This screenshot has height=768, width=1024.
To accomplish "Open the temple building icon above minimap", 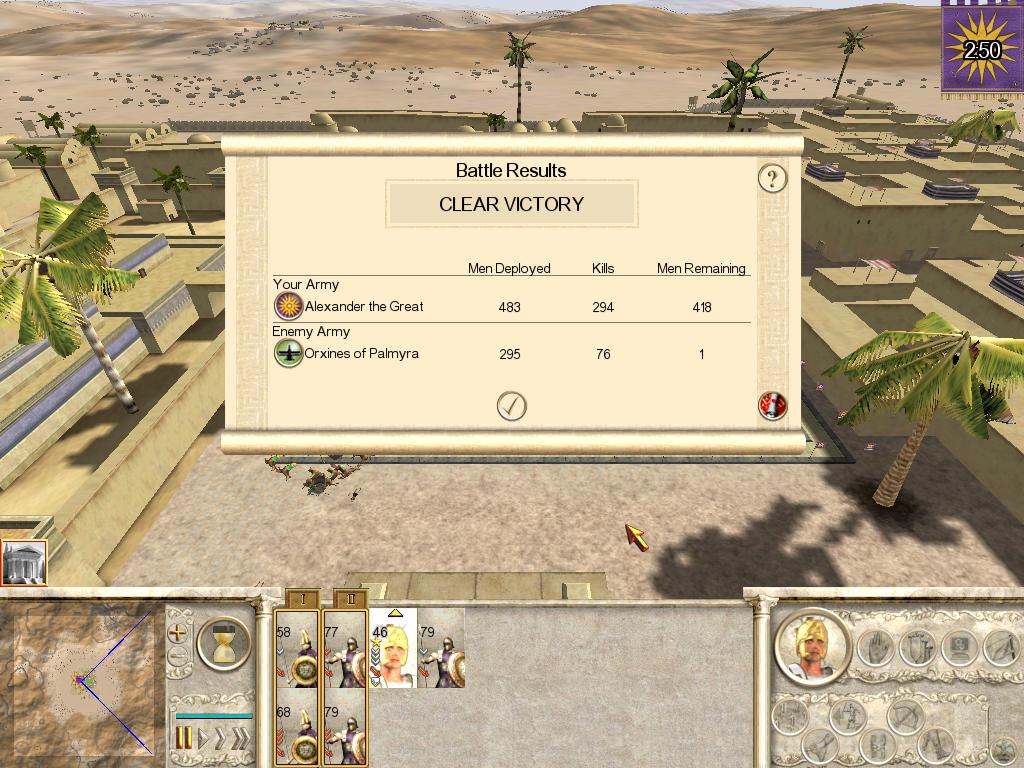I will tap(22, 564).
